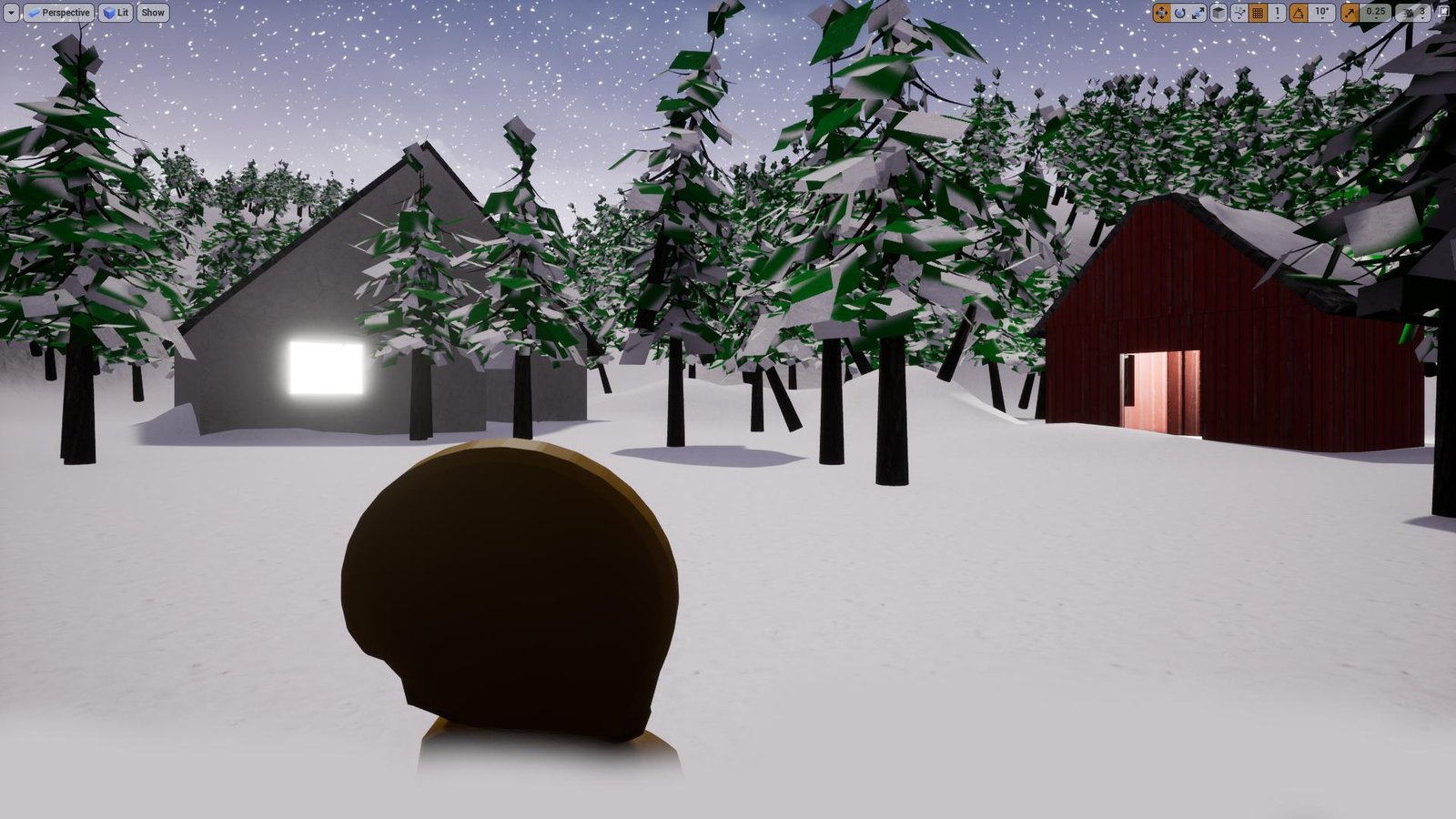The width and height of the screenshot is (1456, 819).
Task: Click the surface snapping icon
Action: 1239,12
